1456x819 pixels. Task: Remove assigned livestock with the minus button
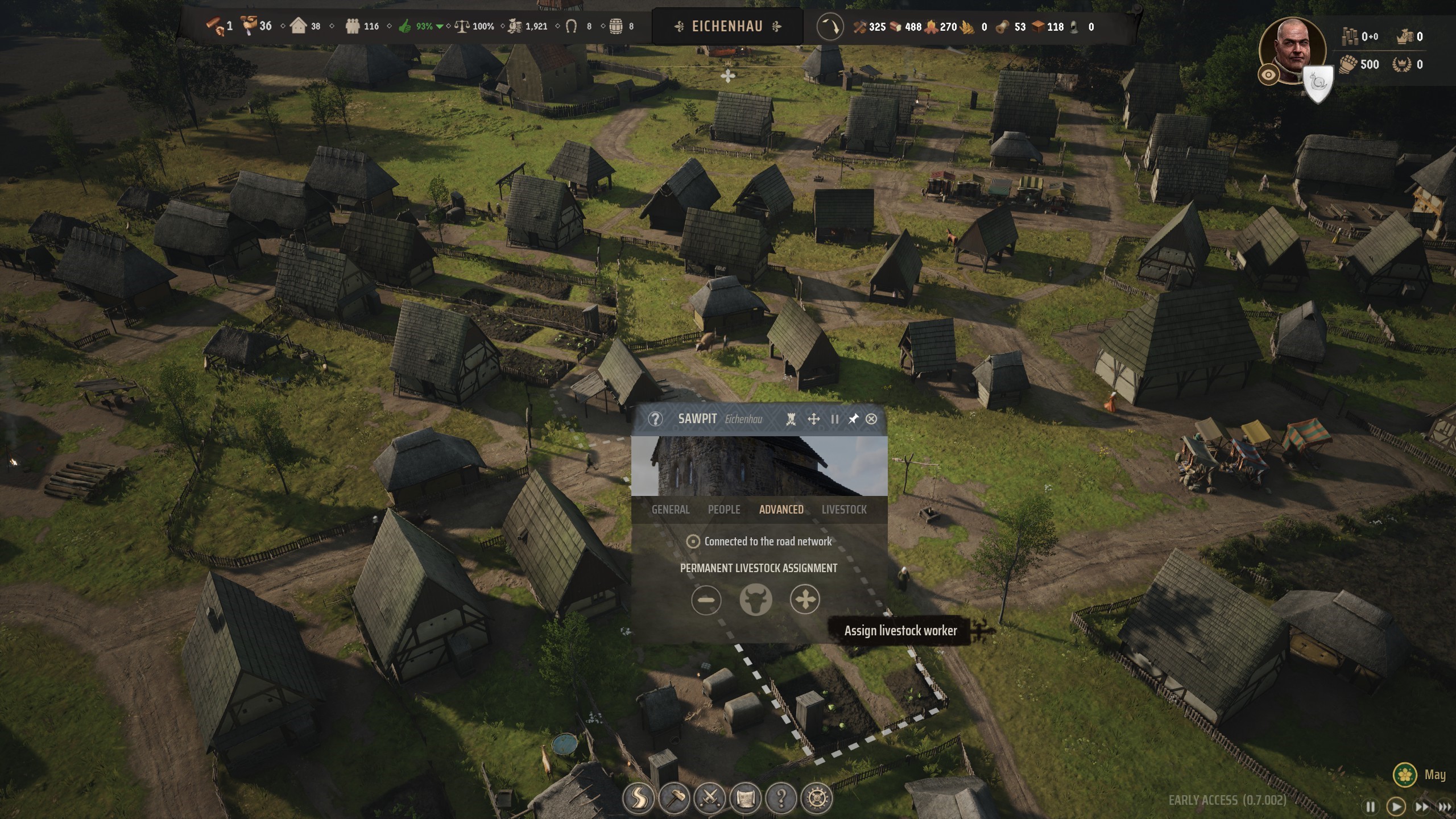tap(706, 599)
